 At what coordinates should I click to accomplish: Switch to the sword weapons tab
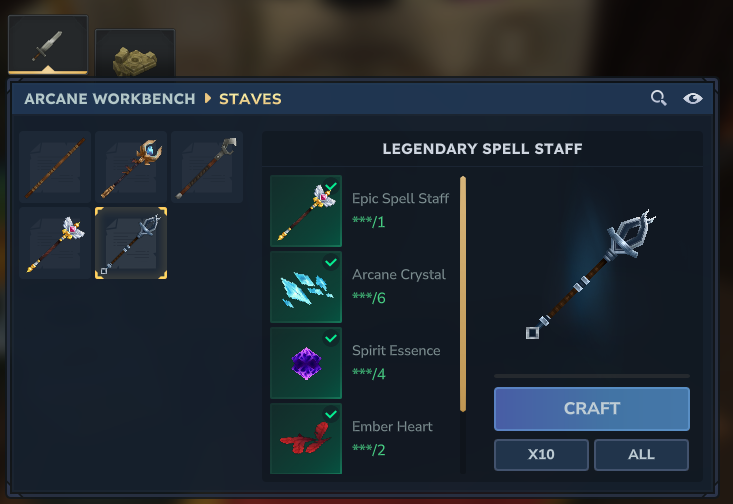tap(48, 46)
